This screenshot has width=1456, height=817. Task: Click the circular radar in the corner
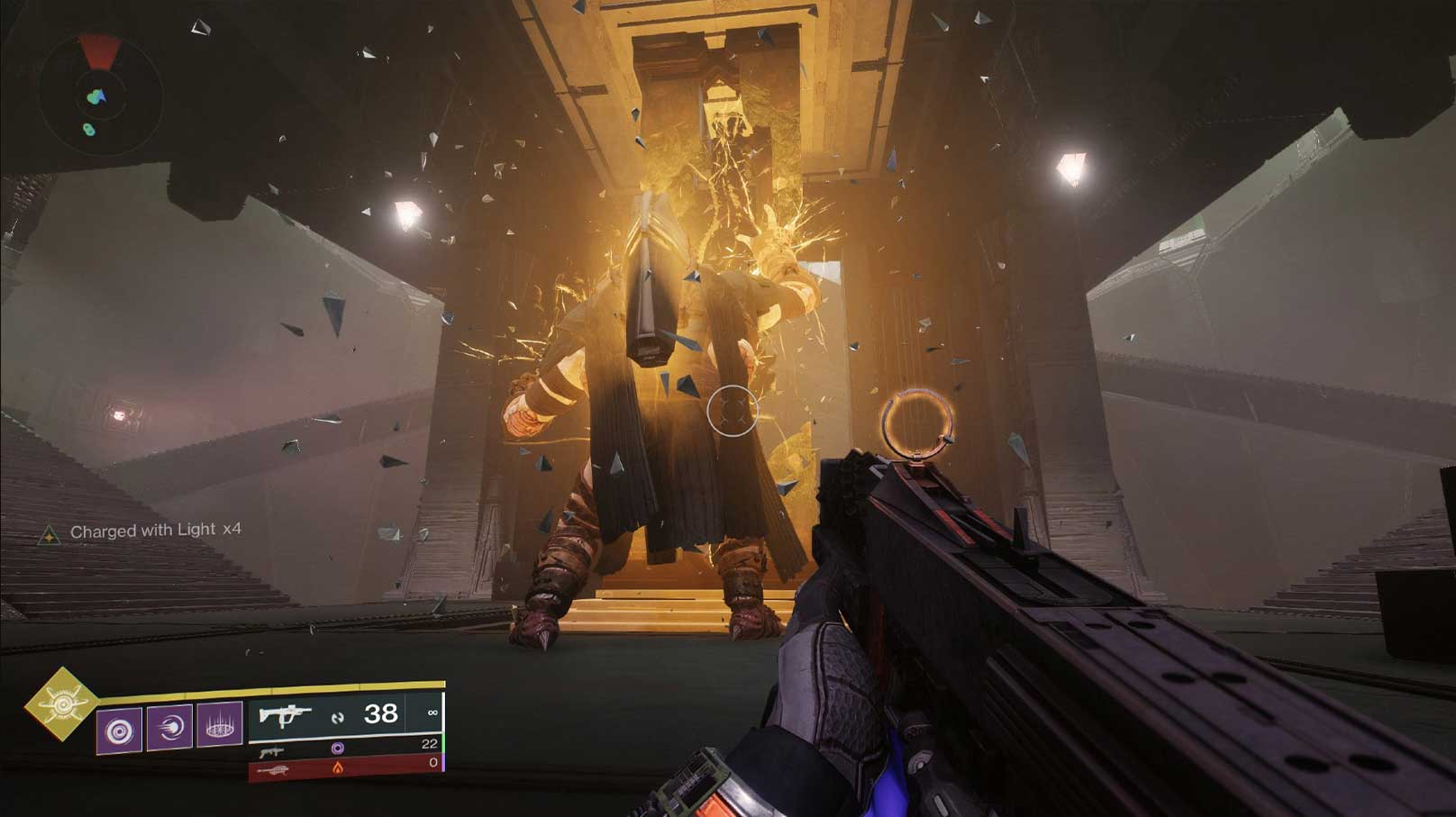click(99, 93)
